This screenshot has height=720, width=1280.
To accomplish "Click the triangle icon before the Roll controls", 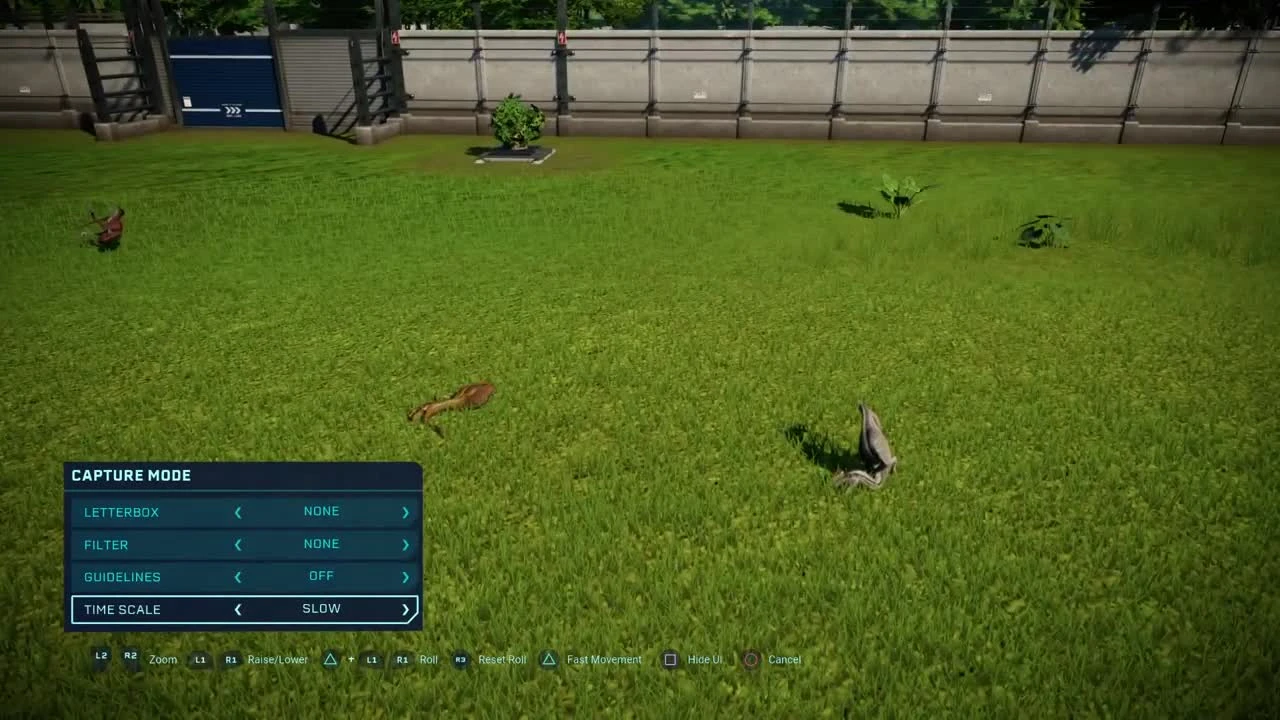I will point(329,659).
